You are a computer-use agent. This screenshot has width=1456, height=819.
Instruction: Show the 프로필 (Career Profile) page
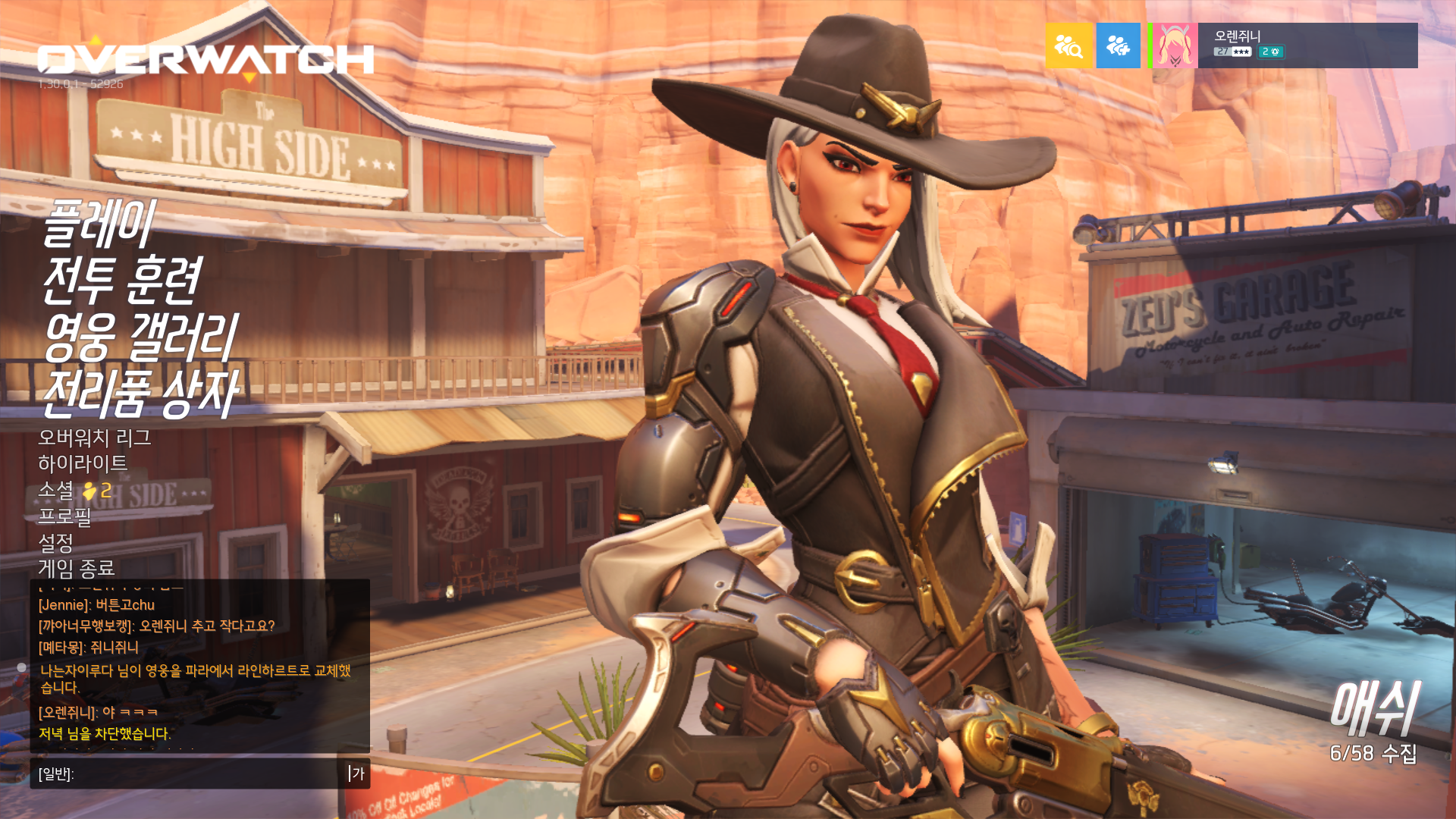64,516
